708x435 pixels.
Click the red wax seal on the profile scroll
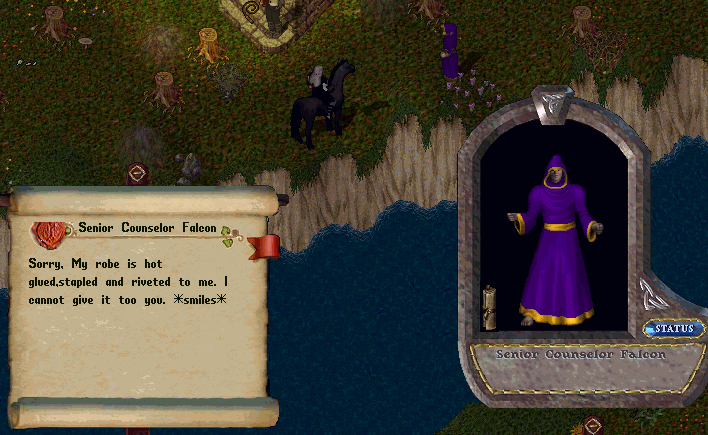(x=47, y=233)
